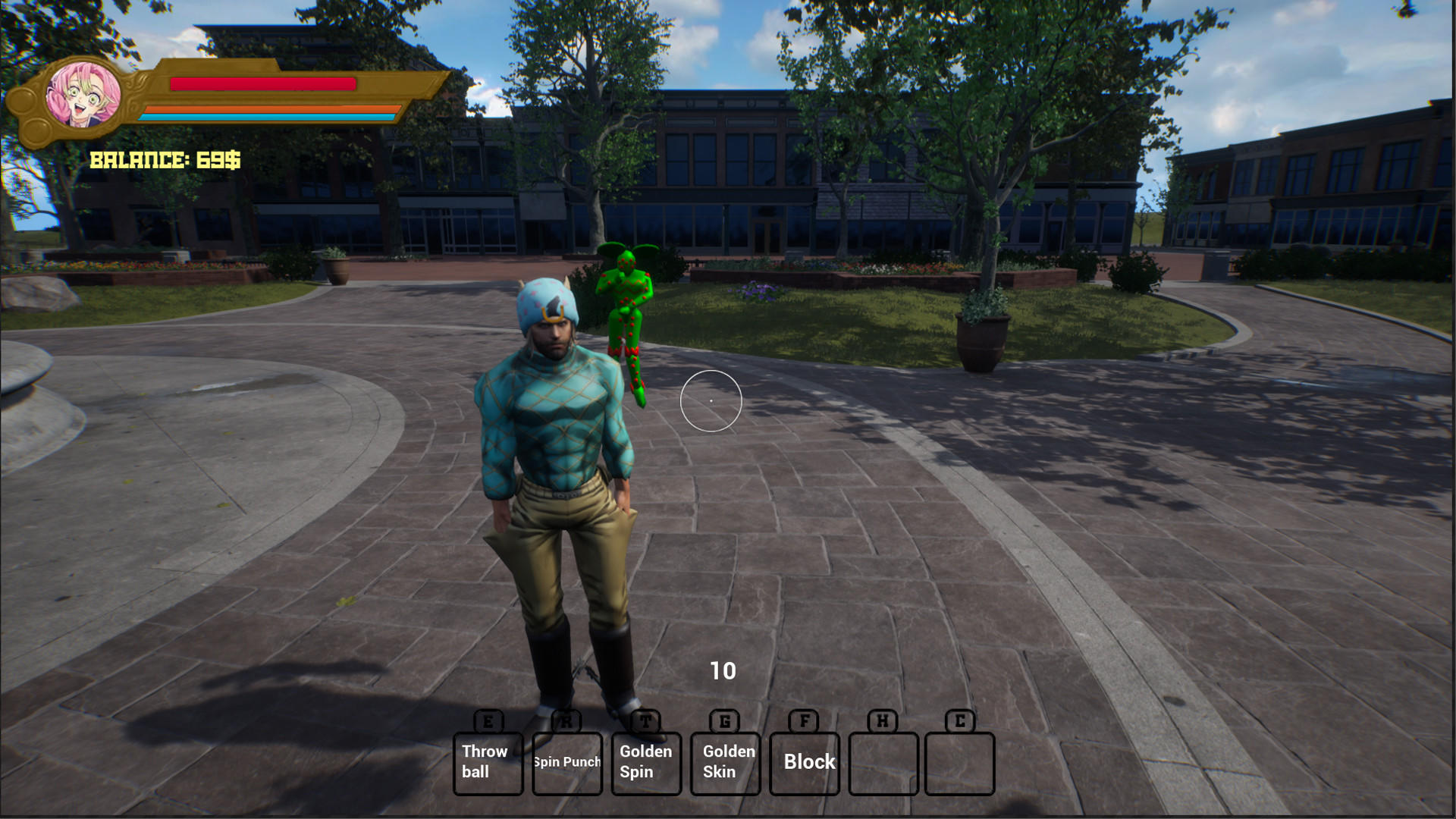This screenshot has height=819, width=1456.
Task: Click the counter showing 10
Action: pyautogui.click(x=722, y=670)
